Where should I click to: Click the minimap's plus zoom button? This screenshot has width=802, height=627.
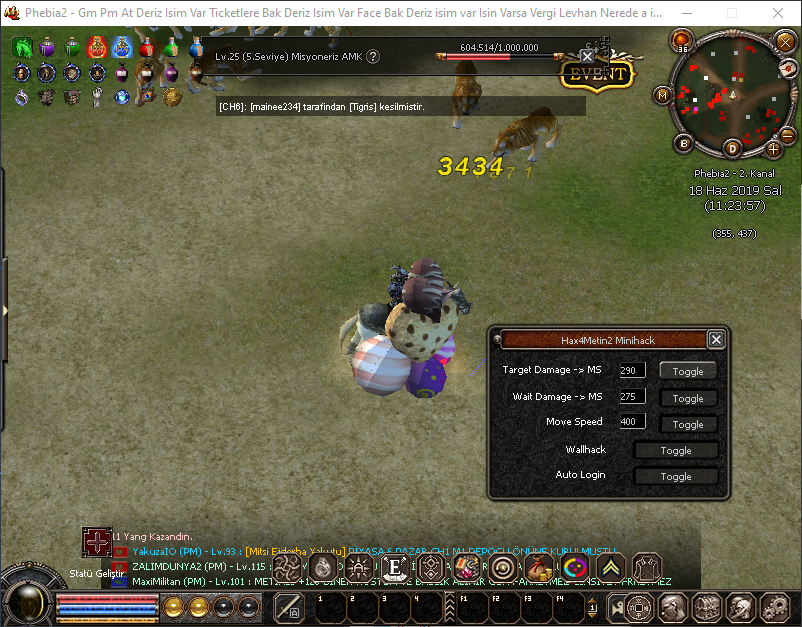[773, 149]
